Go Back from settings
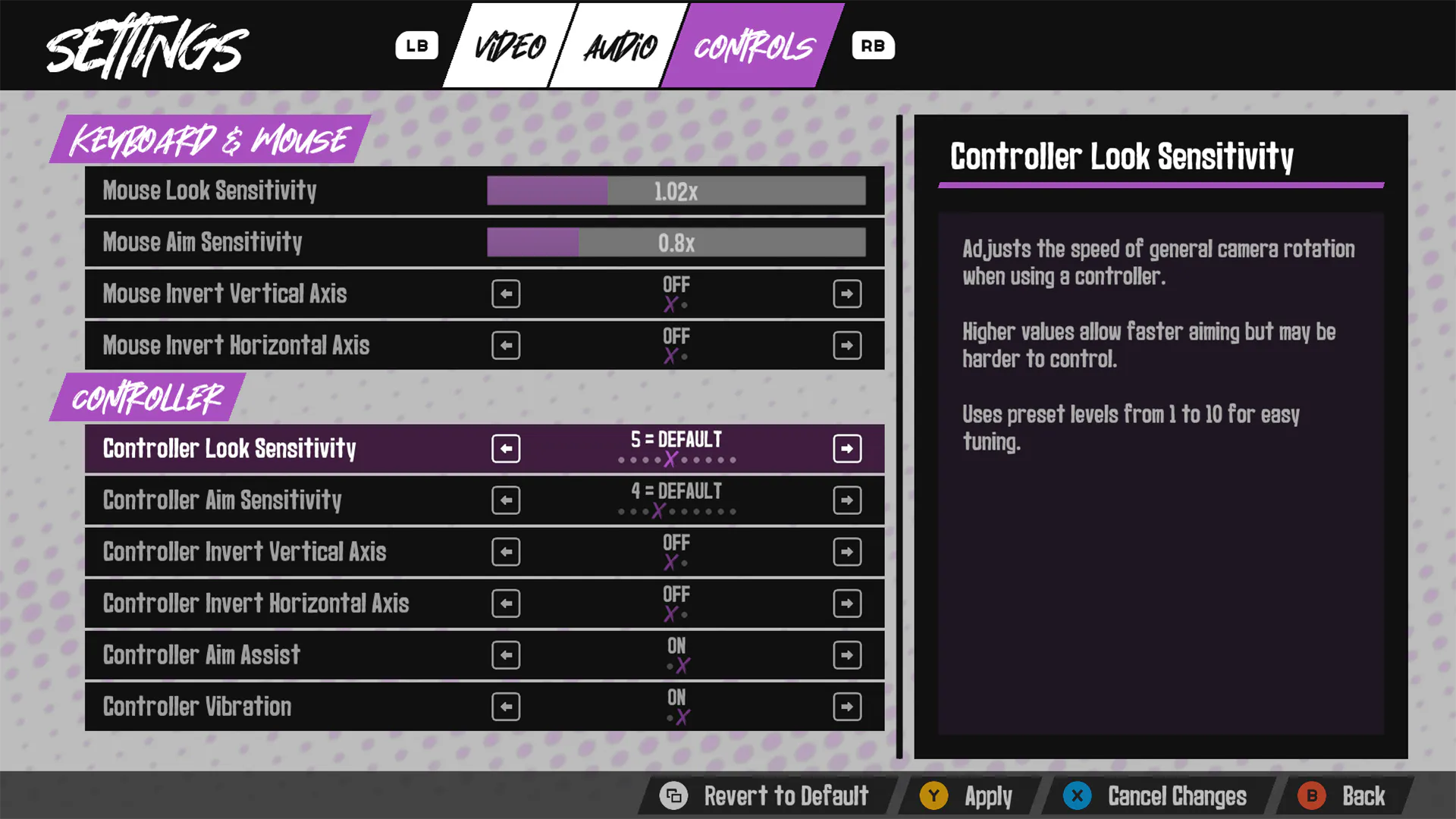 click(x=1342, y=796)
